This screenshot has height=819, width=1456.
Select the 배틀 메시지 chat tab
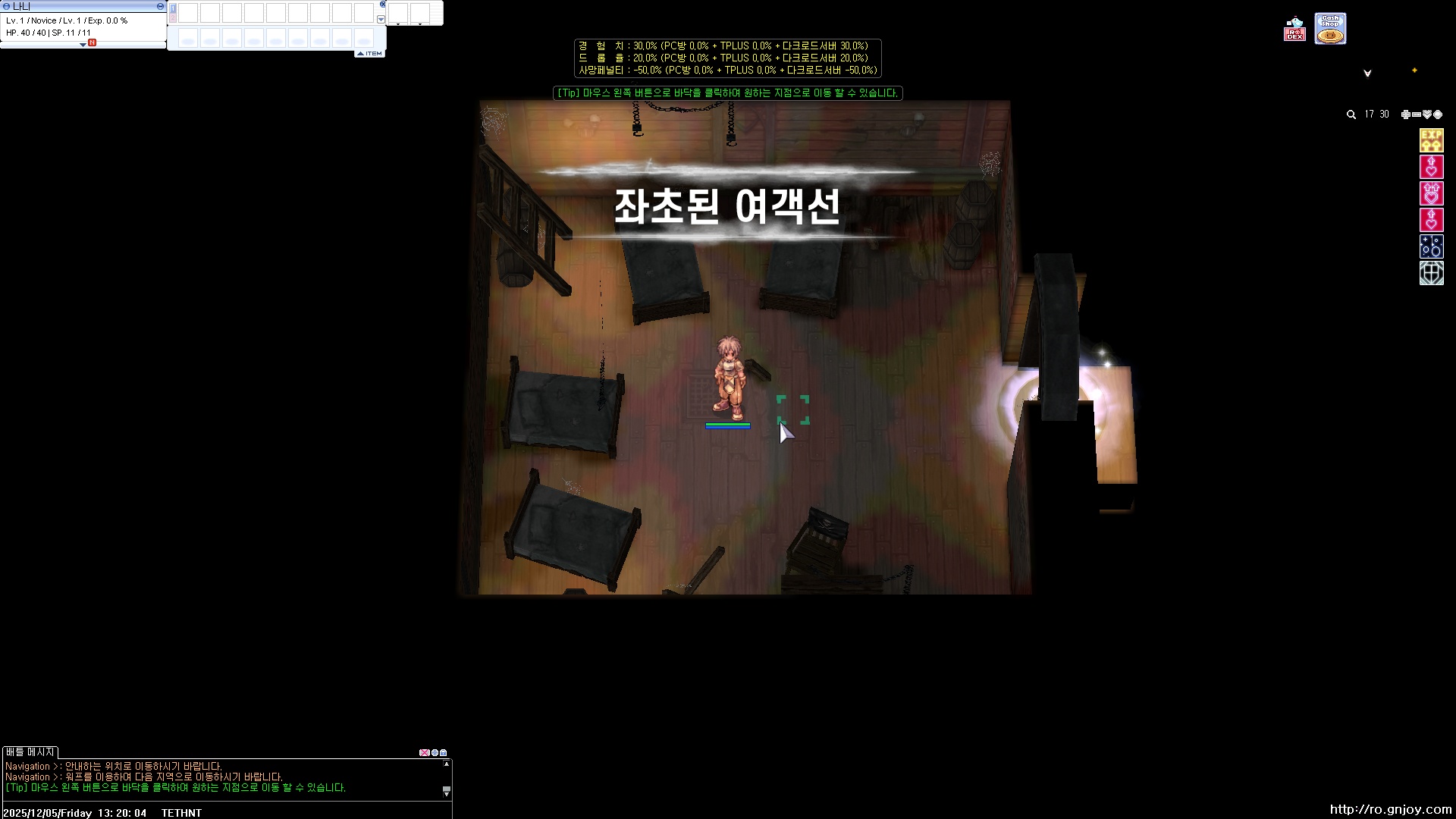[x=30, y=752]
